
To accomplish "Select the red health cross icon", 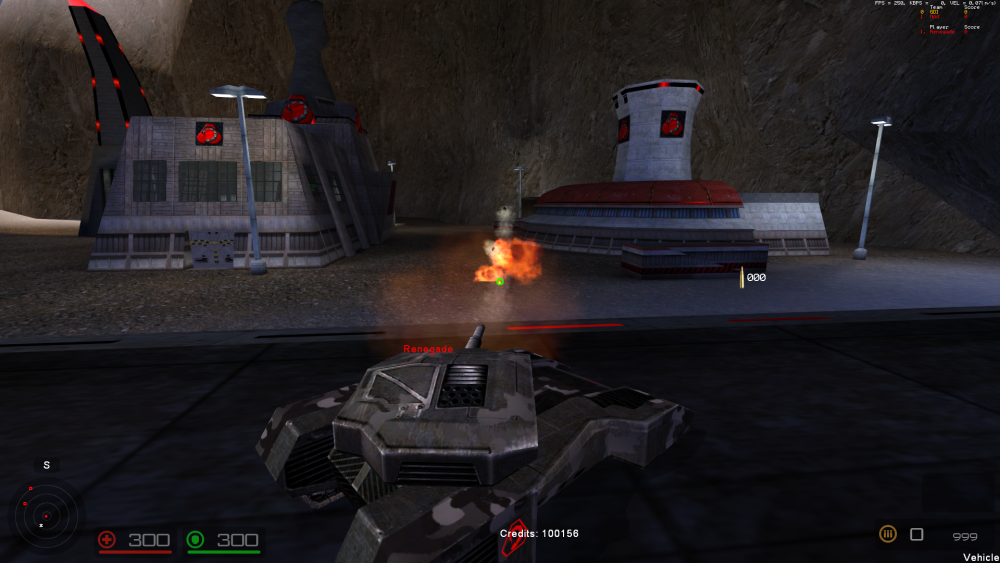I will pyautogui.click(x=108, y=540).
